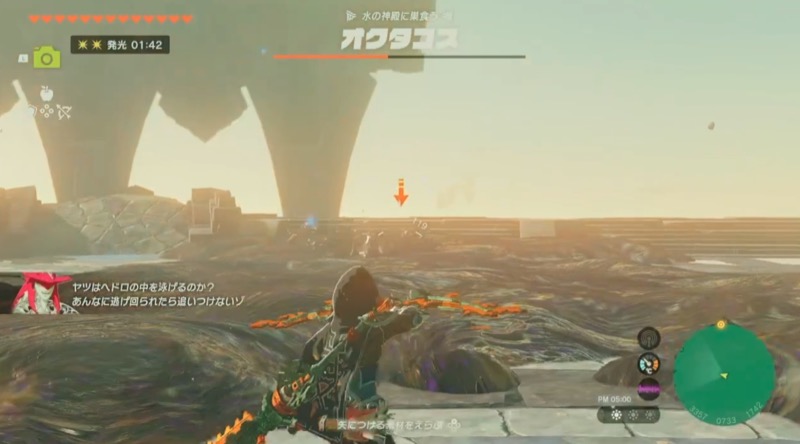Click the glow buff status badge
Viewport: 800px width, 444px height.
120,45
